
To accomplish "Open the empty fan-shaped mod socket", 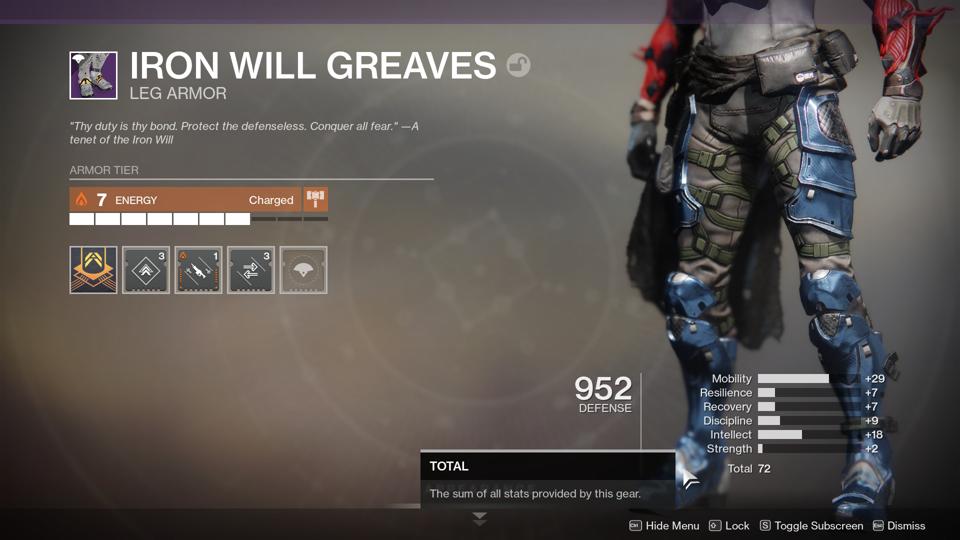I will tap(303, 270).
